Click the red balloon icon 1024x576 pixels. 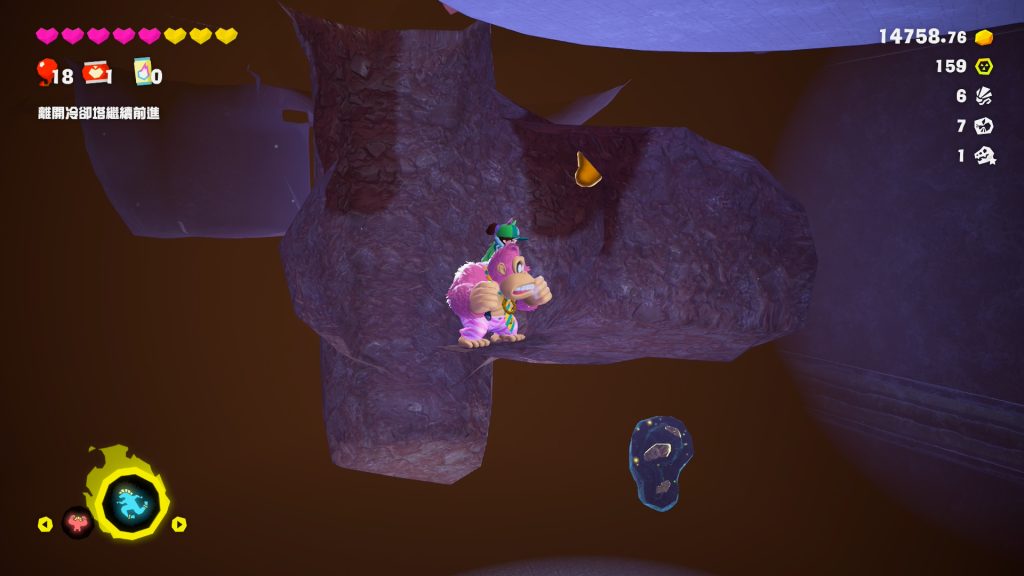click(x=45, y=72)
